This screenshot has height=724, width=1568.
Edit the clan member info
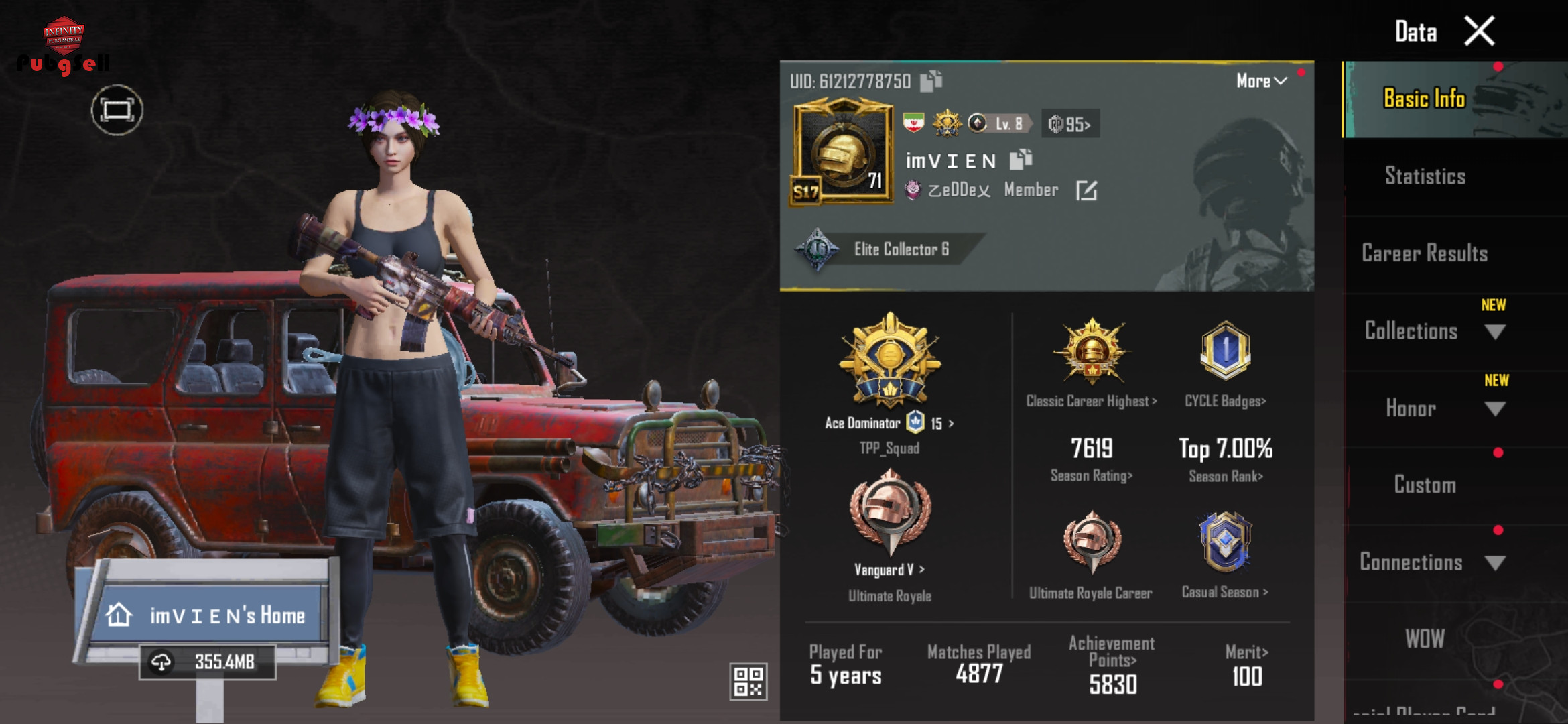(x=1086, y=191)
